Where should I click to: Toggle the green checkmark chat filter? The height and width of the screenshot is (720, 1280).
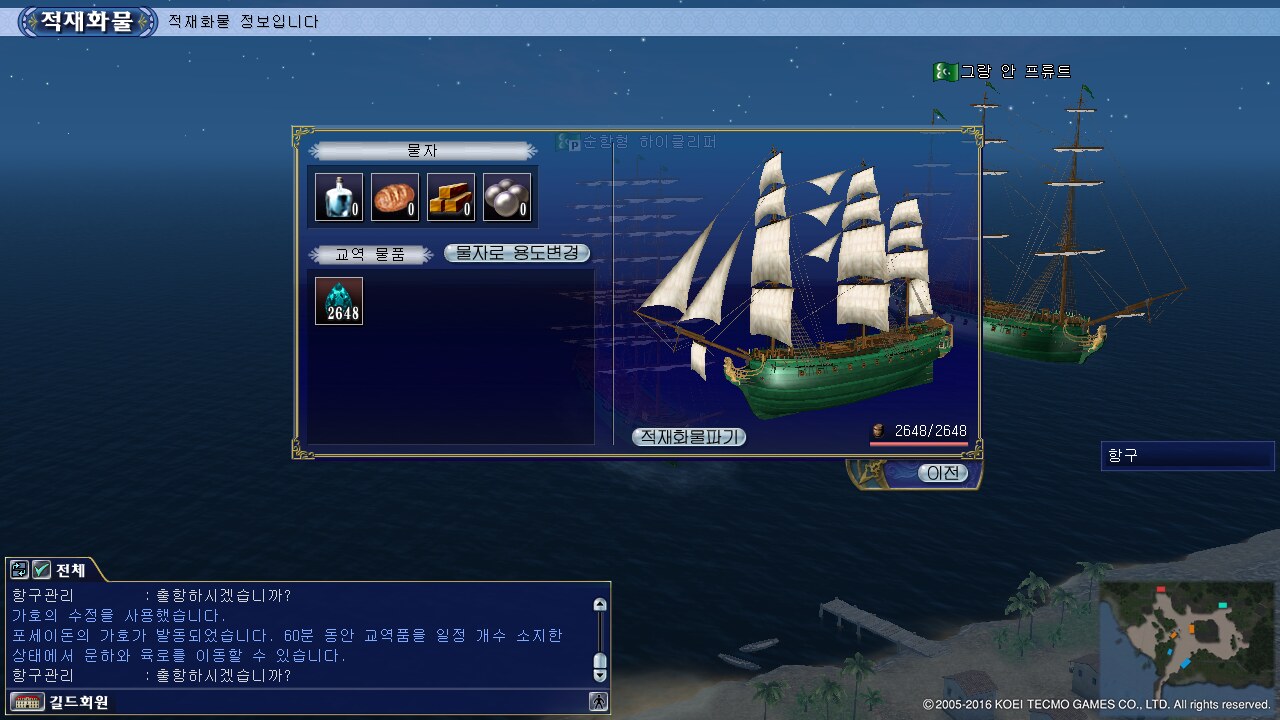click(x=42, y=570)
